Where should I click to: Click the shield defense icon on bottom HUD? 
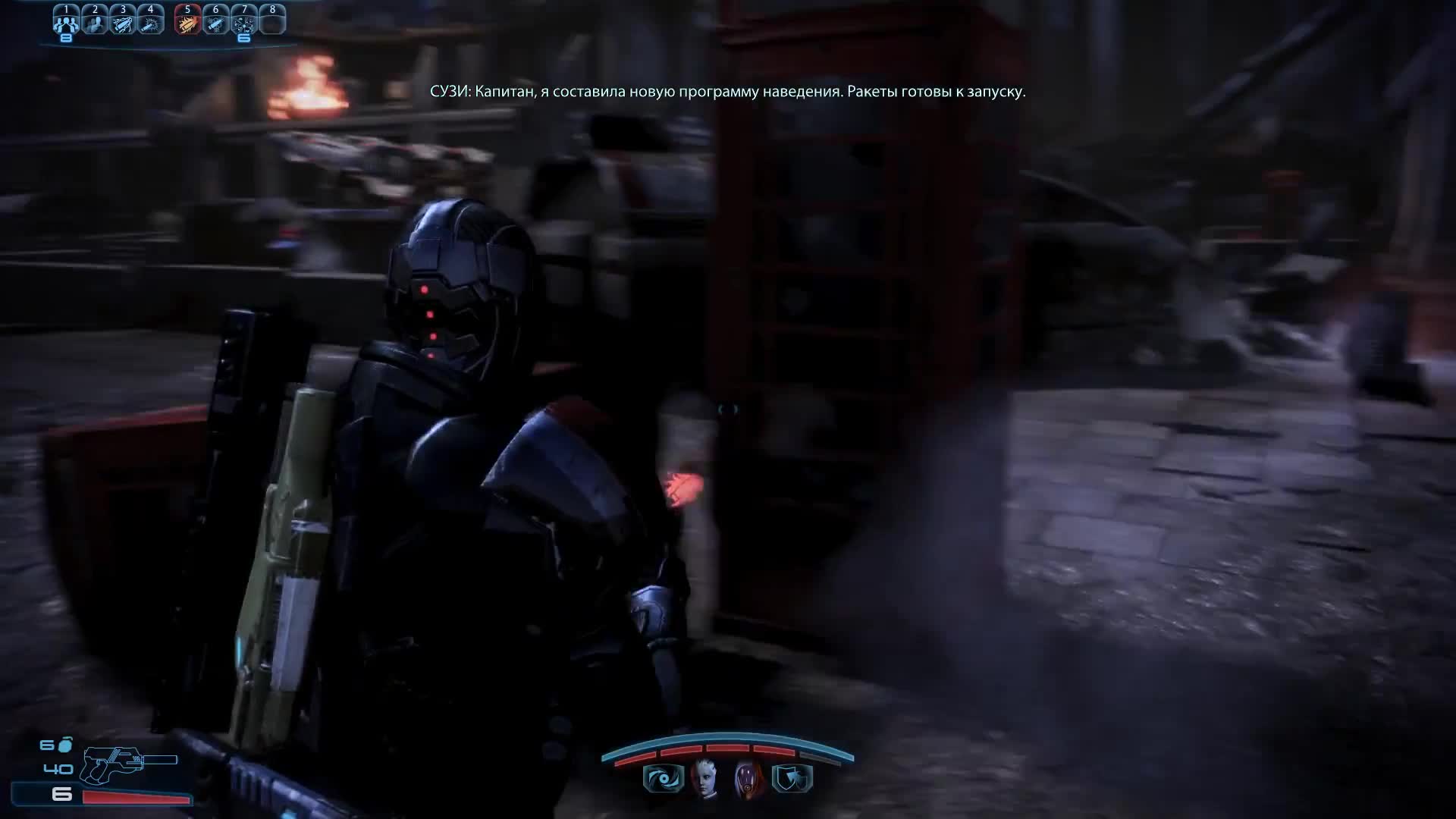point(790,780)
